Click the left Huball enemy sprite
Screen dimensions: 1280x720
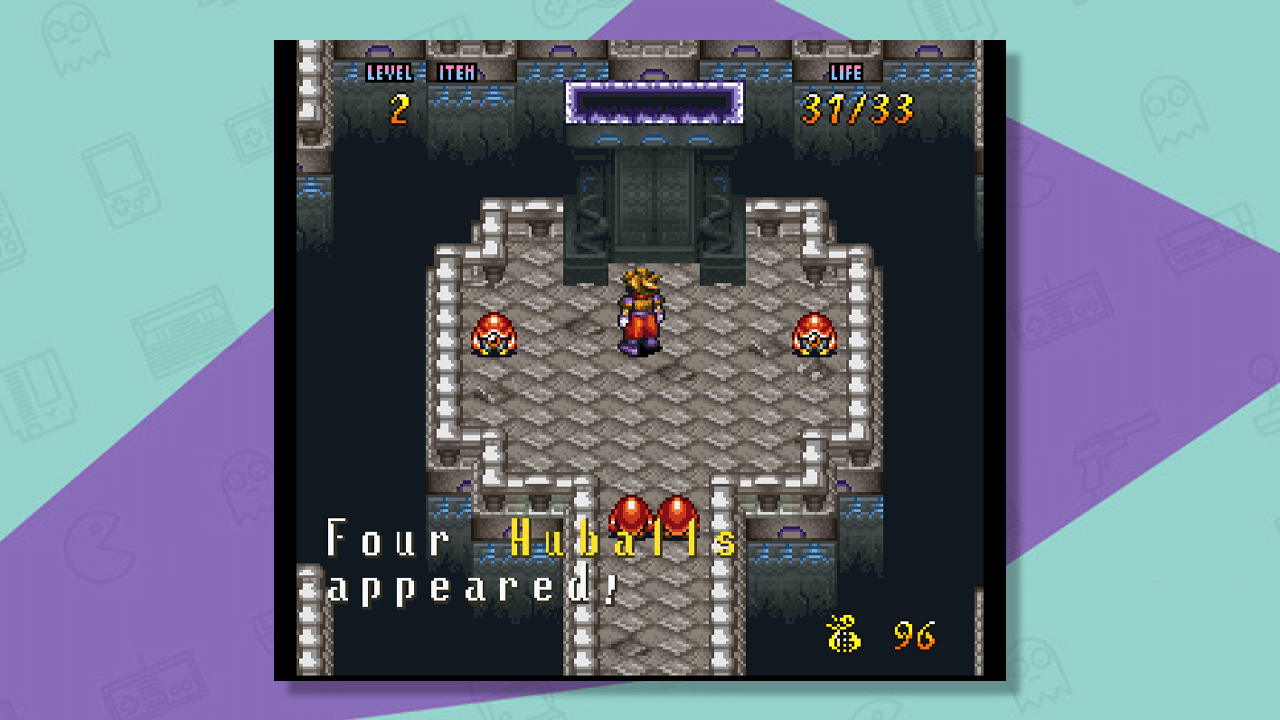[x=494, y=336]
